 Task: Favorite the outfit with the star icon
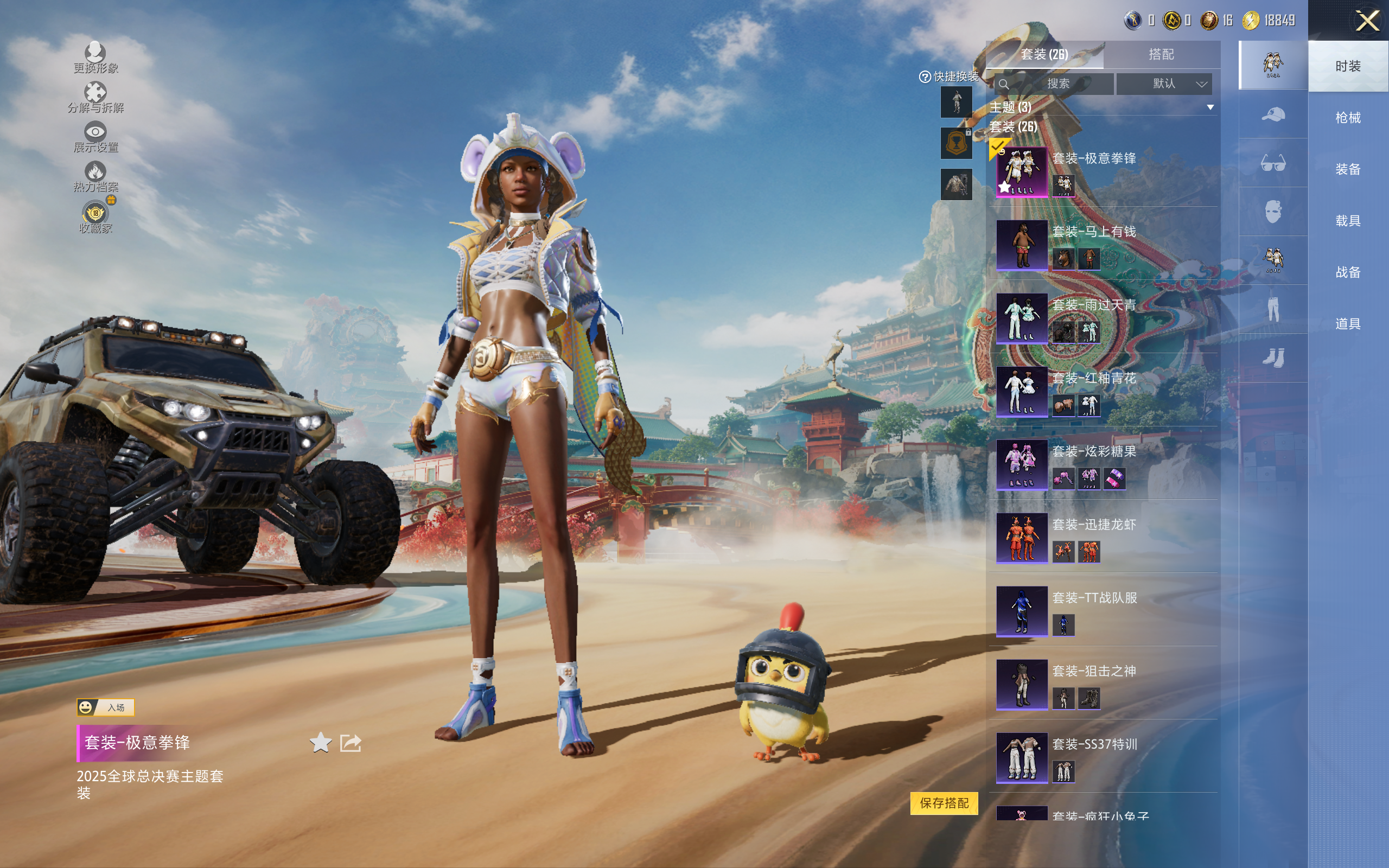point(320,742)
